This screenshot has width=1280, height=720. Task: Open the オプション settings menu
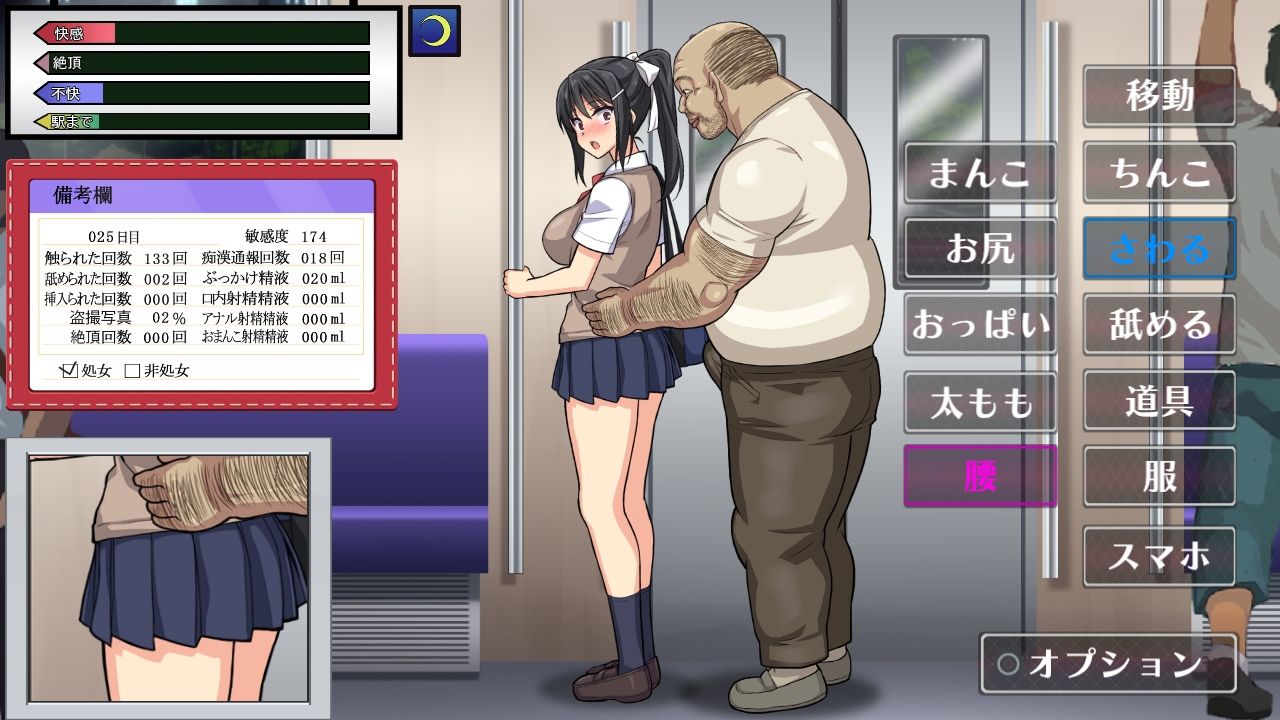pyautogui.click(x=1110, y=662)
